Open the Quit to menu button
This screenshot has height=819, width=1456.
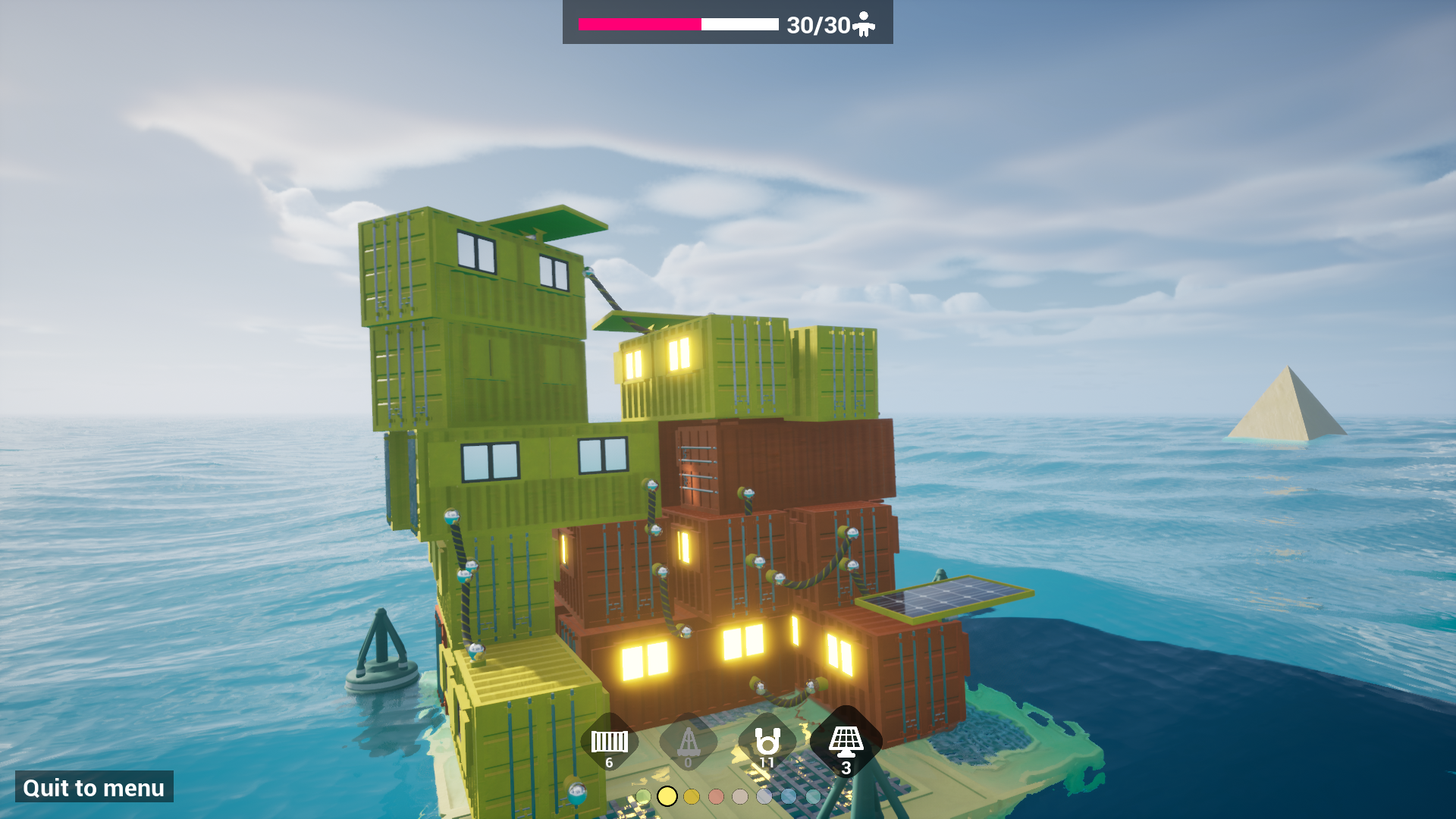[93, 787]
